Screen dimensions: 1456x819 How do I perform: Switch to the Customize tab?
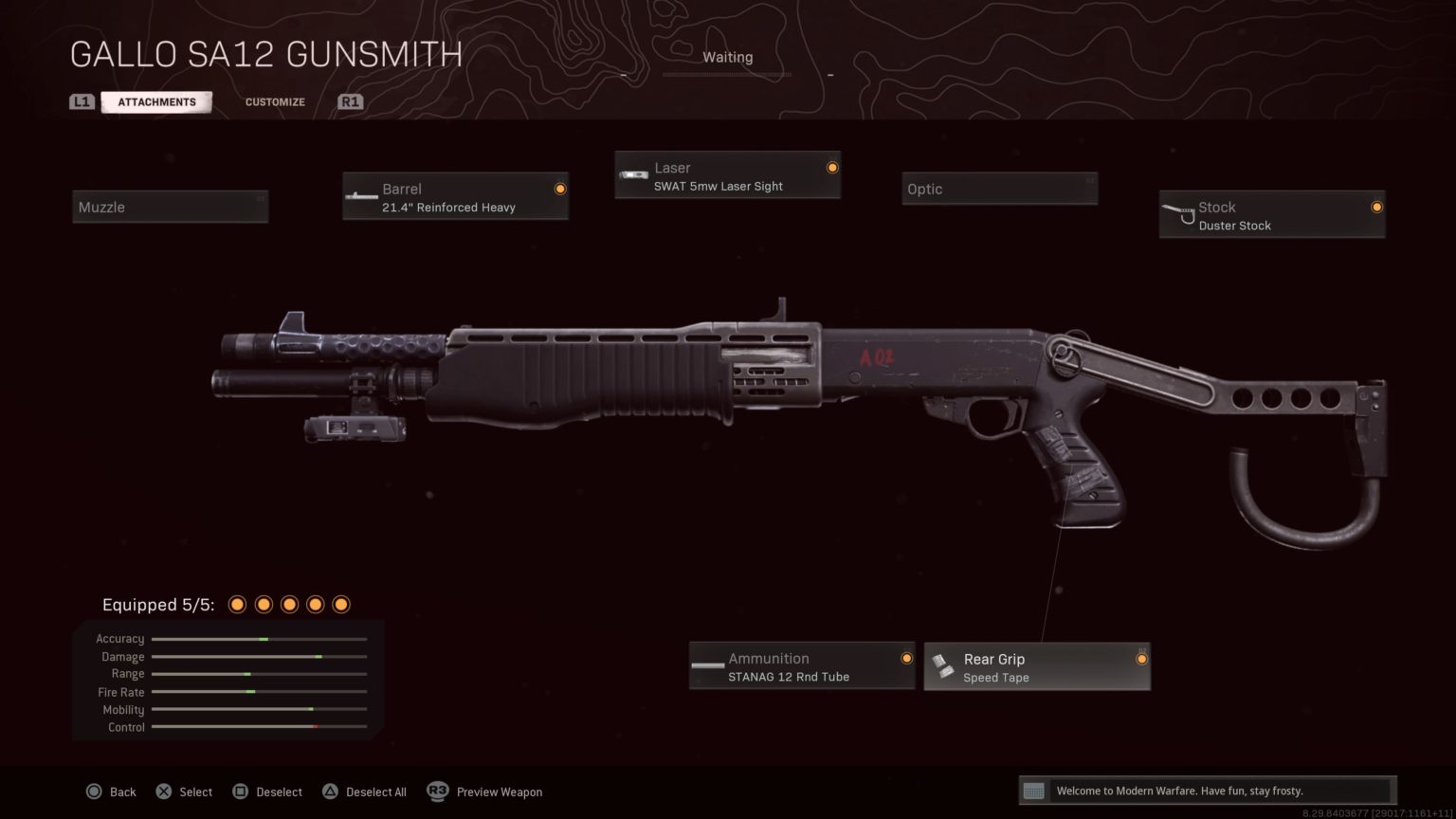[274, 101]
